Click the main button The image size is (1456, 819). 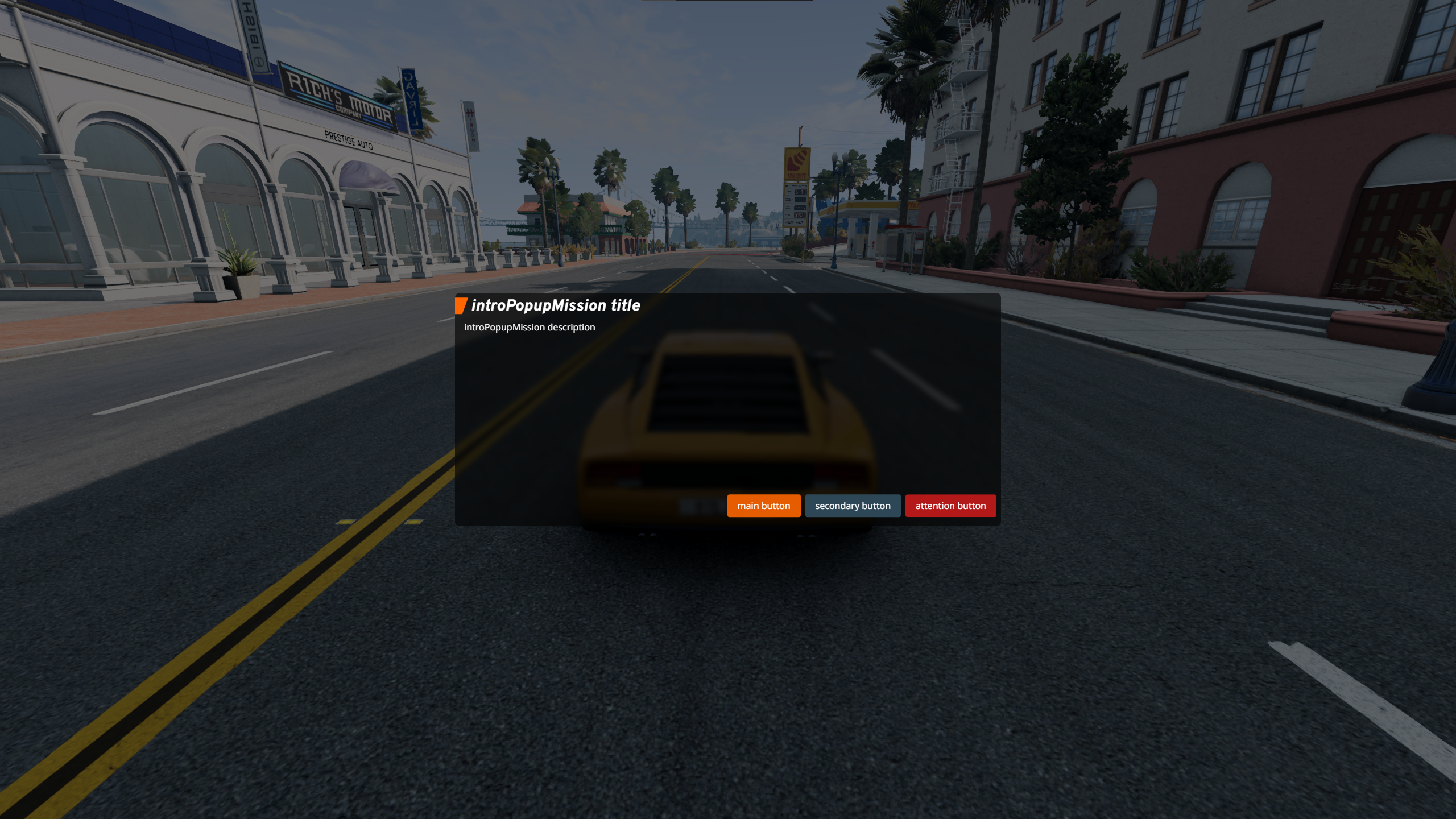coord(764,506)
